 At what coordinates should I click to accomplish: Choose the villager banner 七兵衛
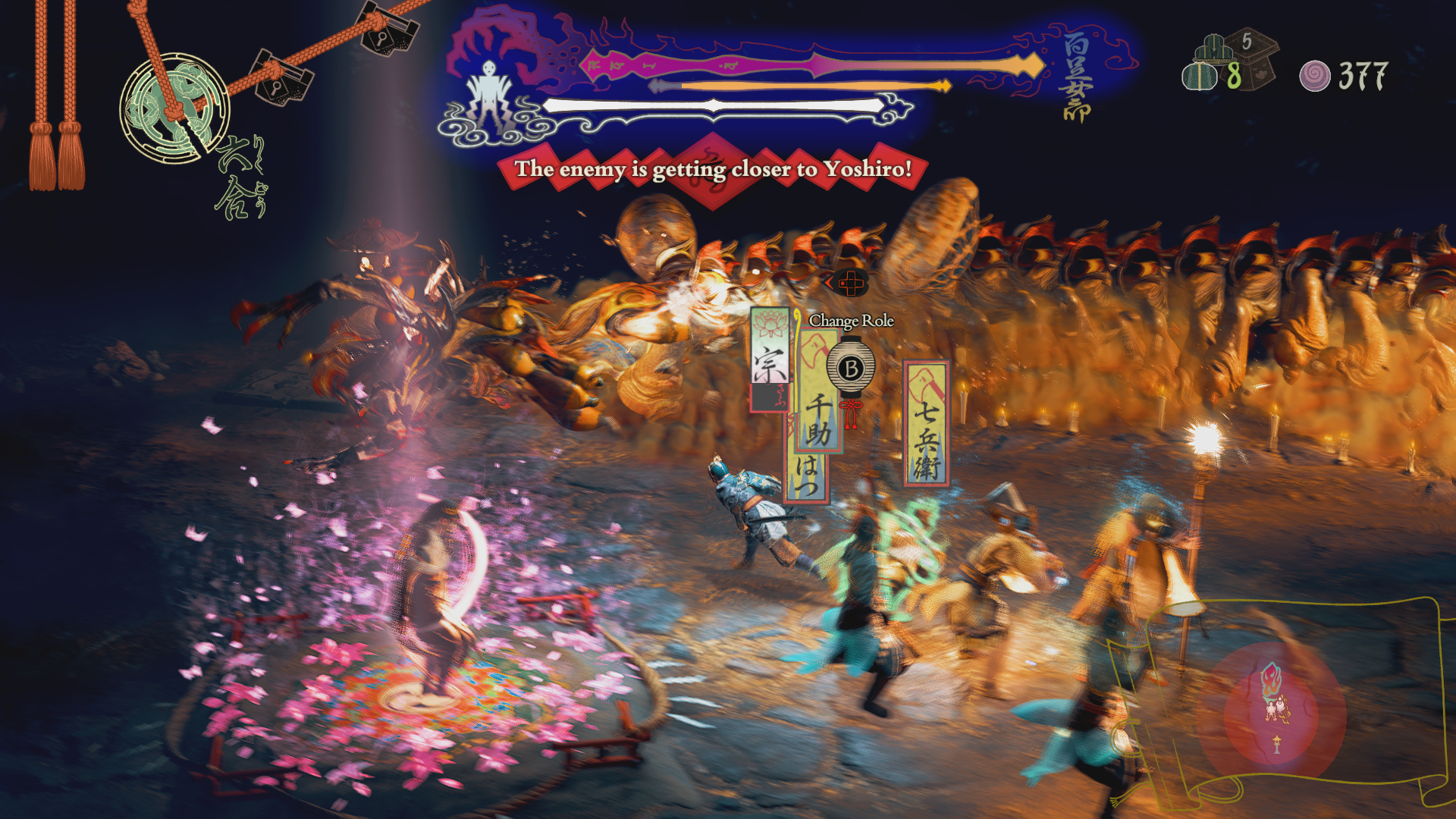(x=926, y=423)
